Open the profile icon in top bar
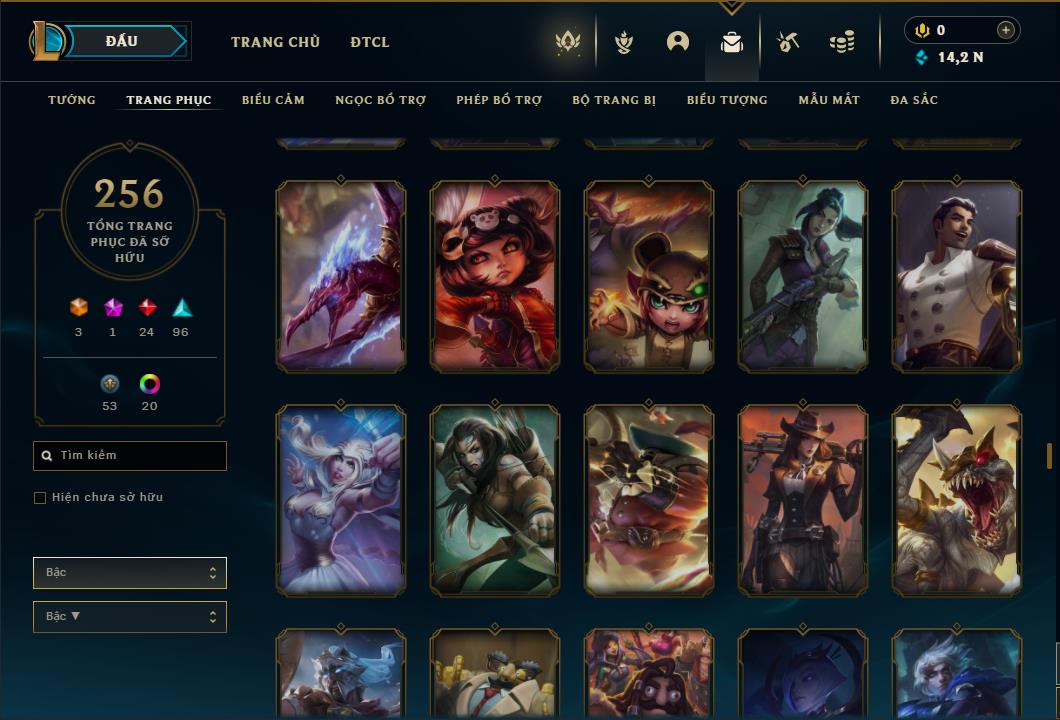This screenshot has height=720, width=1060. pos(678,42)
